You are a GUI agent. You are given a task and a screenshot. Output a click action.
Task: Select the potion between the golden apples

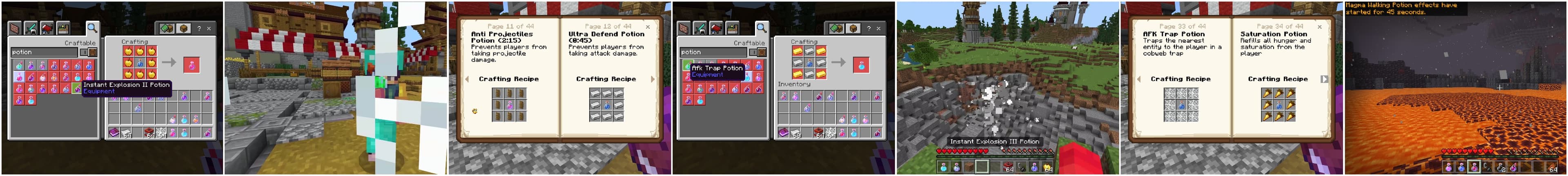tap(140, 62)
